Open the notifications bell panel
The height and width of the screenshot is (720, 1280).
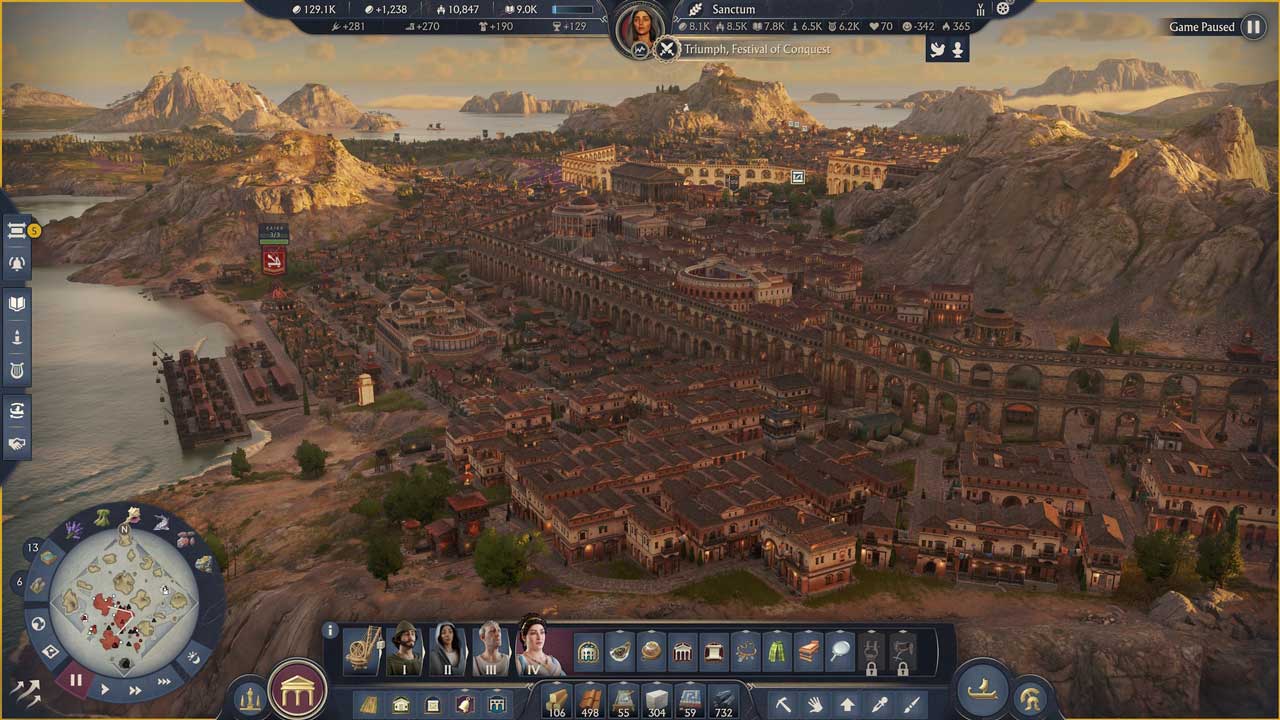pyautogui.click(x=17, y=264)
